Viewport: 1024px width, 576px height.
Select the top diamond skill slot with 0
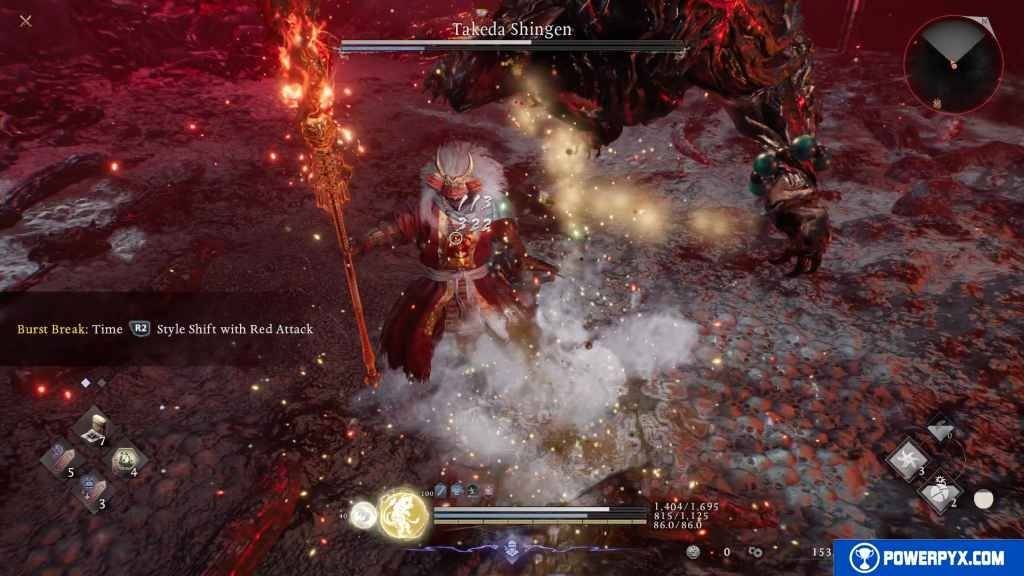pyautogui.click(x=938, y=427)
